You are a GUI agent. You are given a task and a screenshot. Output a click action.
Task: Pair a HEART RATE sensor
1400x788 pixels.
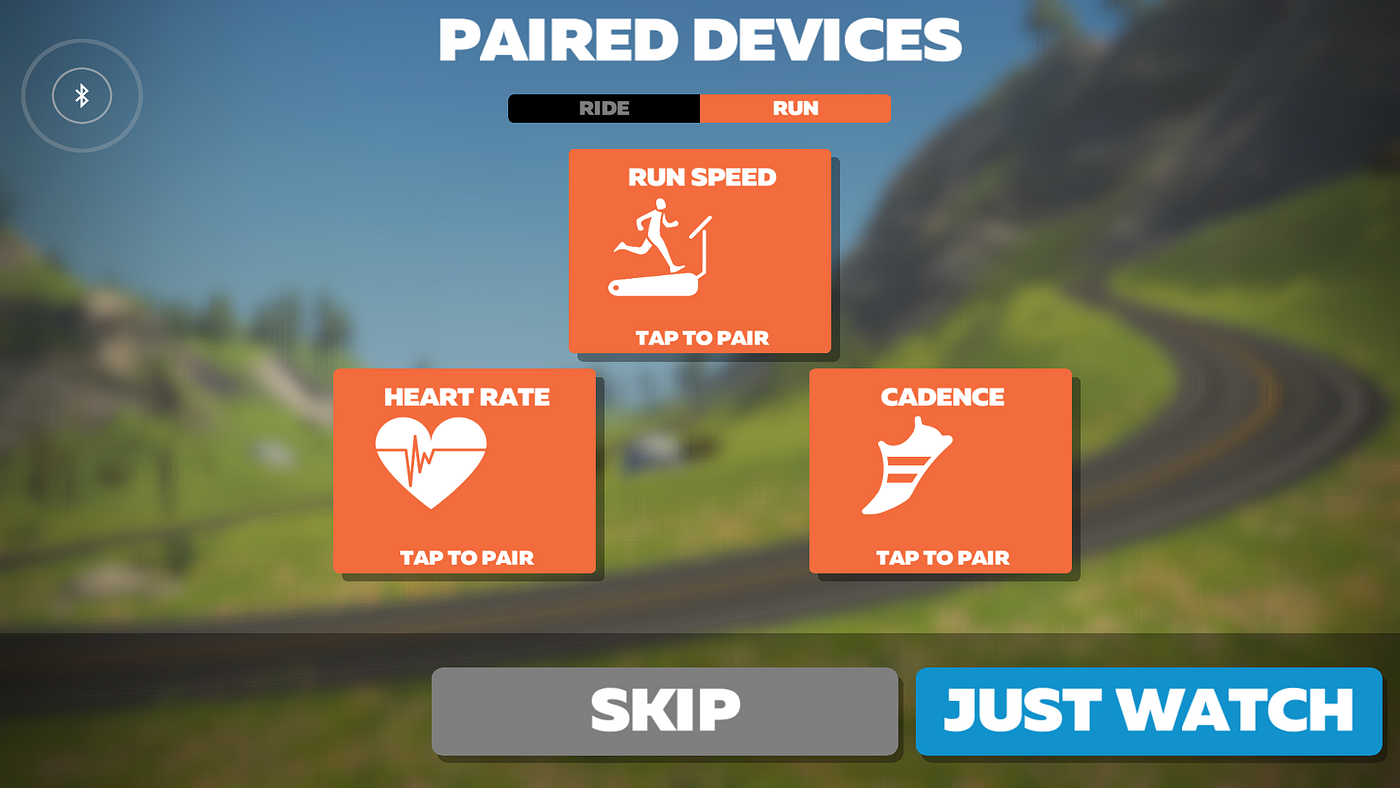[x=464, y=471]
